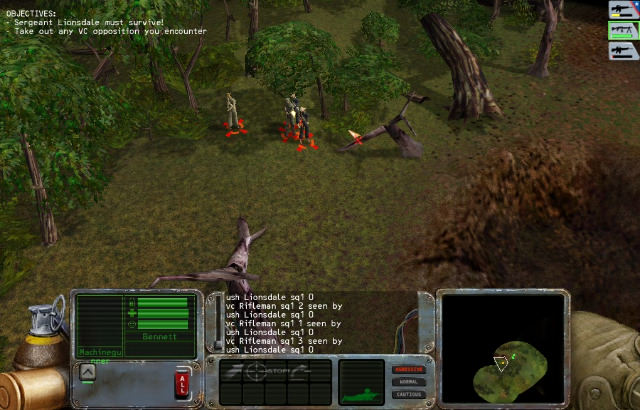The height and width of the screenshot is (410, 640).
Task: Set squad behavior to Aggressive
Action: [409, 369]
